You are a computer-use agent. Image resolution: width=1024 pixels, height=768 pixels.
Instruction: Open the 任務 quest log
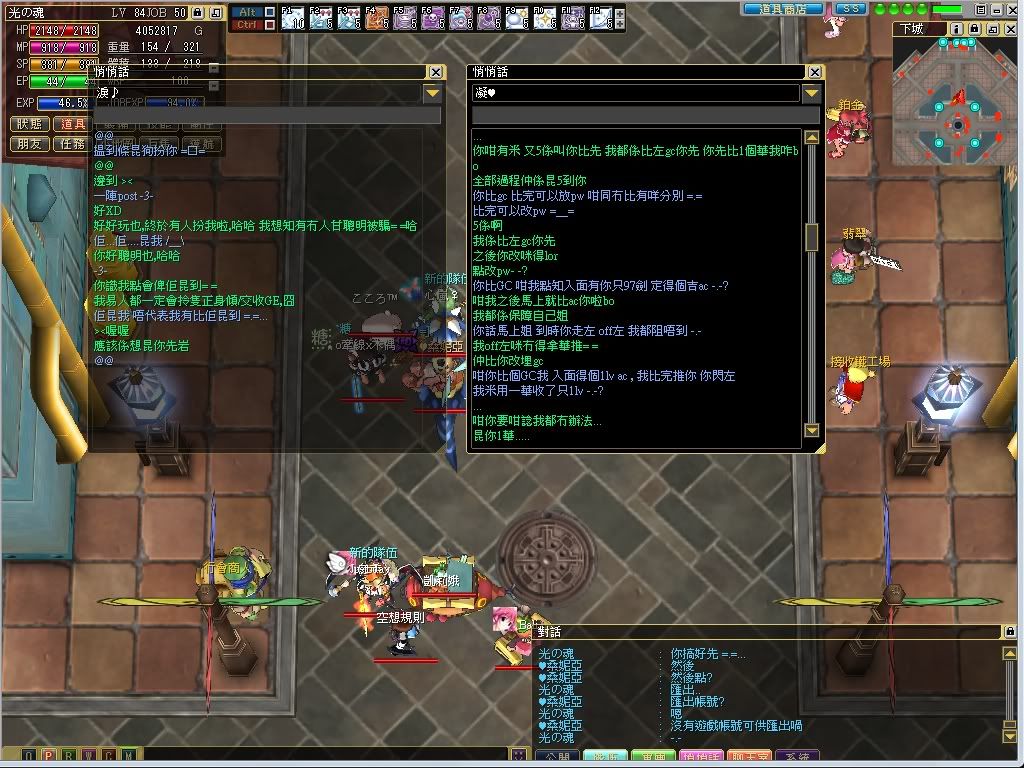pyautogui.click(x=73, y=144)
